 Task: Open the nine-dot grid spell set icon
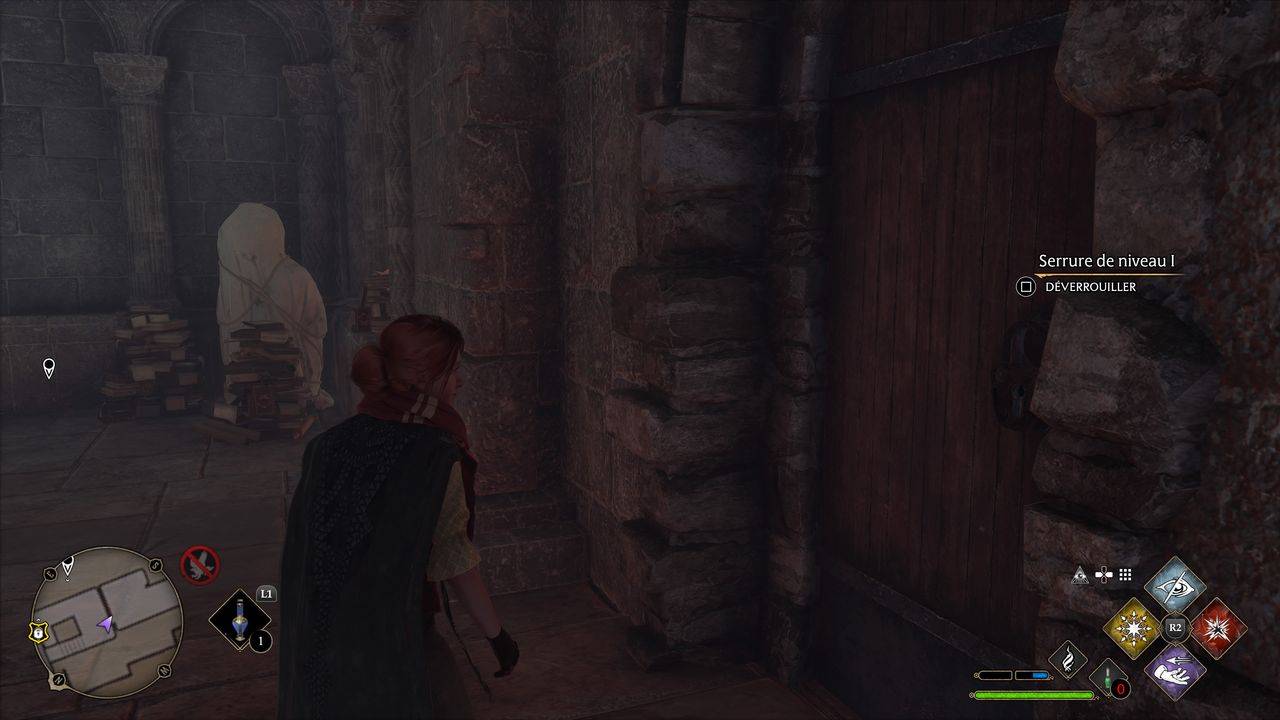click(x=1125, y=575)
